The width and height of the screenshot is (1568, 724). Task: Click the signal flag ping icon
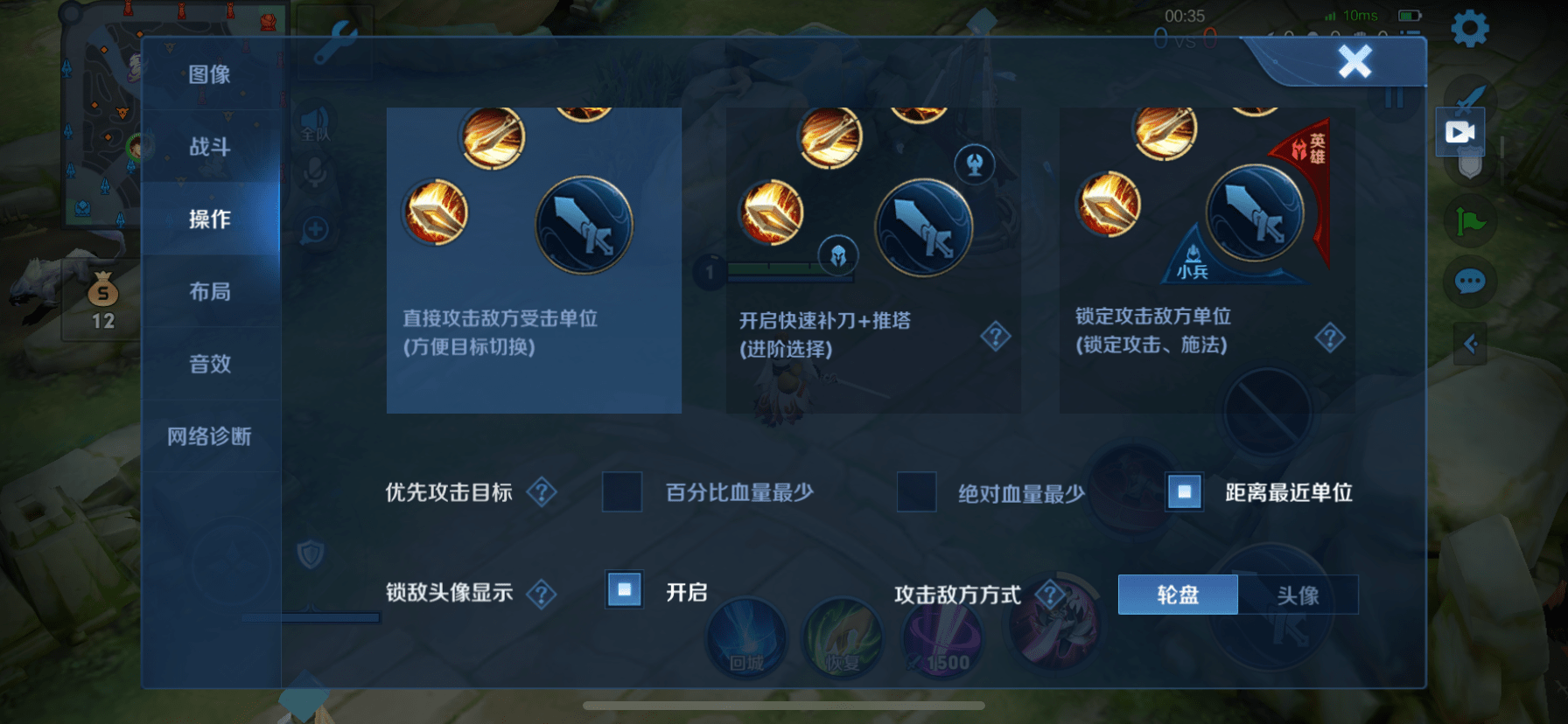(1470, 219)
